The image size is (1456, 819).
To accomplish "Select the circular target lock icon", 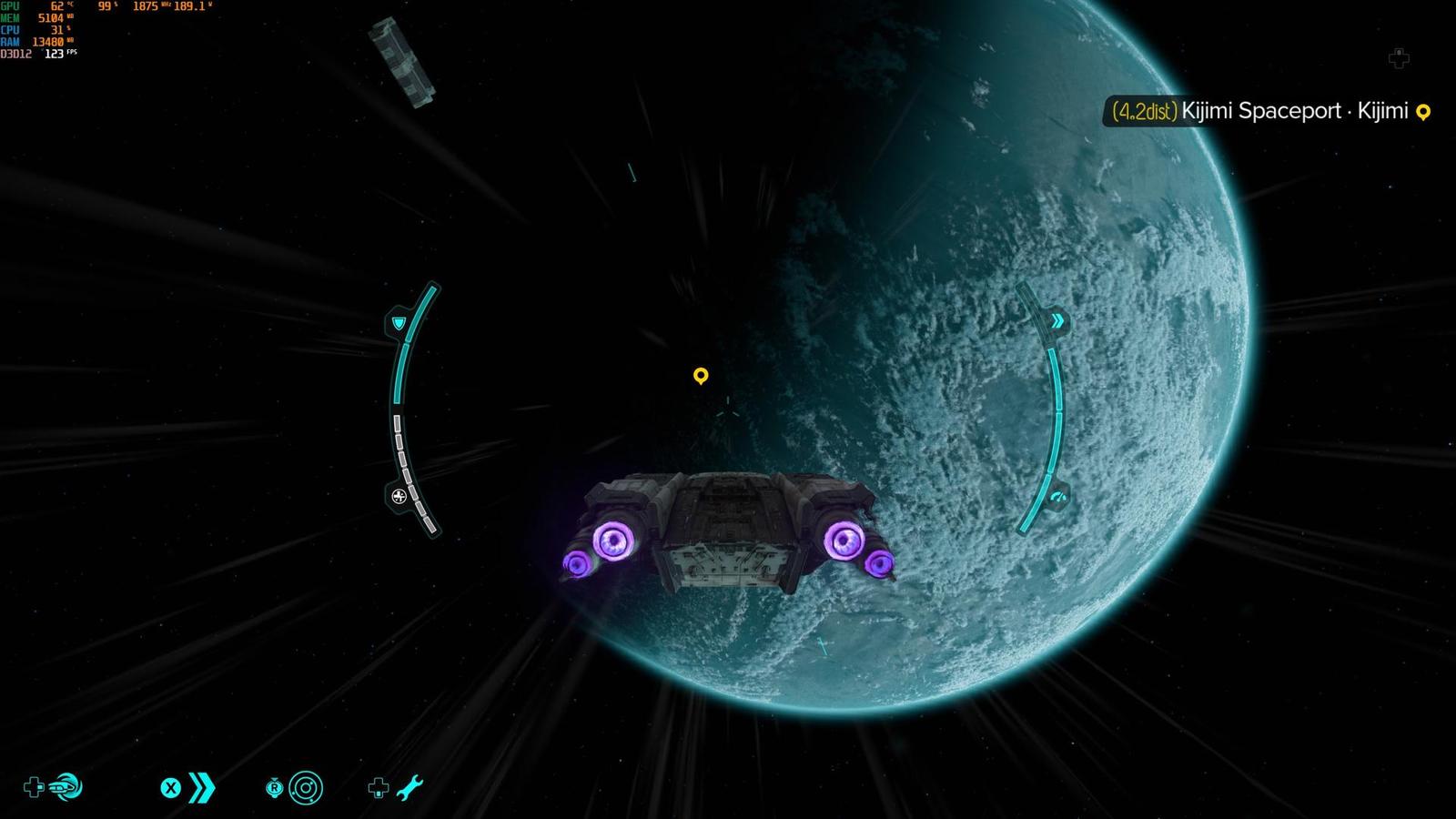I will coord(306,787).
